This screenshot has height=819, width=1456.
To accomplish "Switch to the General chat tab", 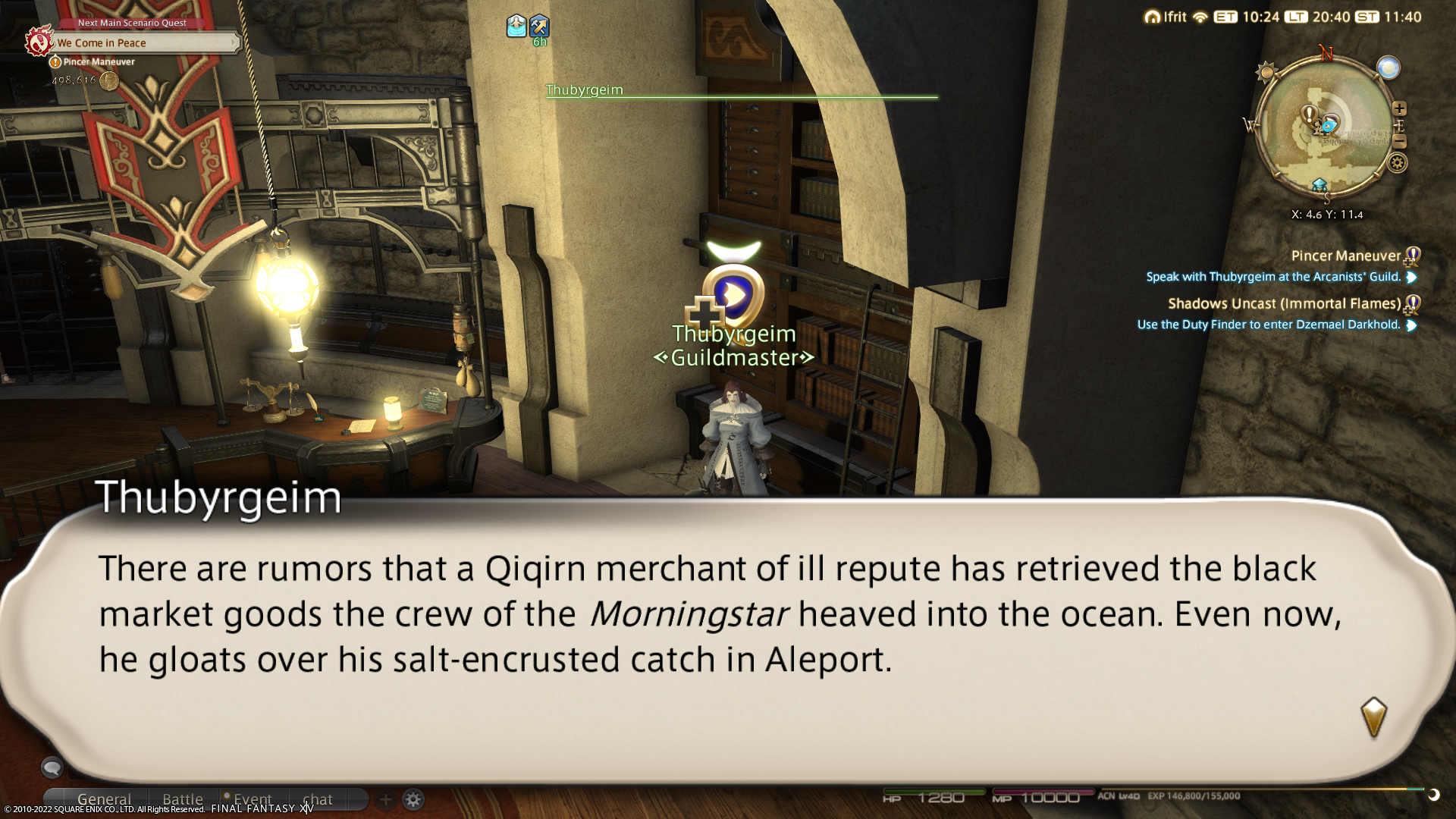I will tap(104, 799).
